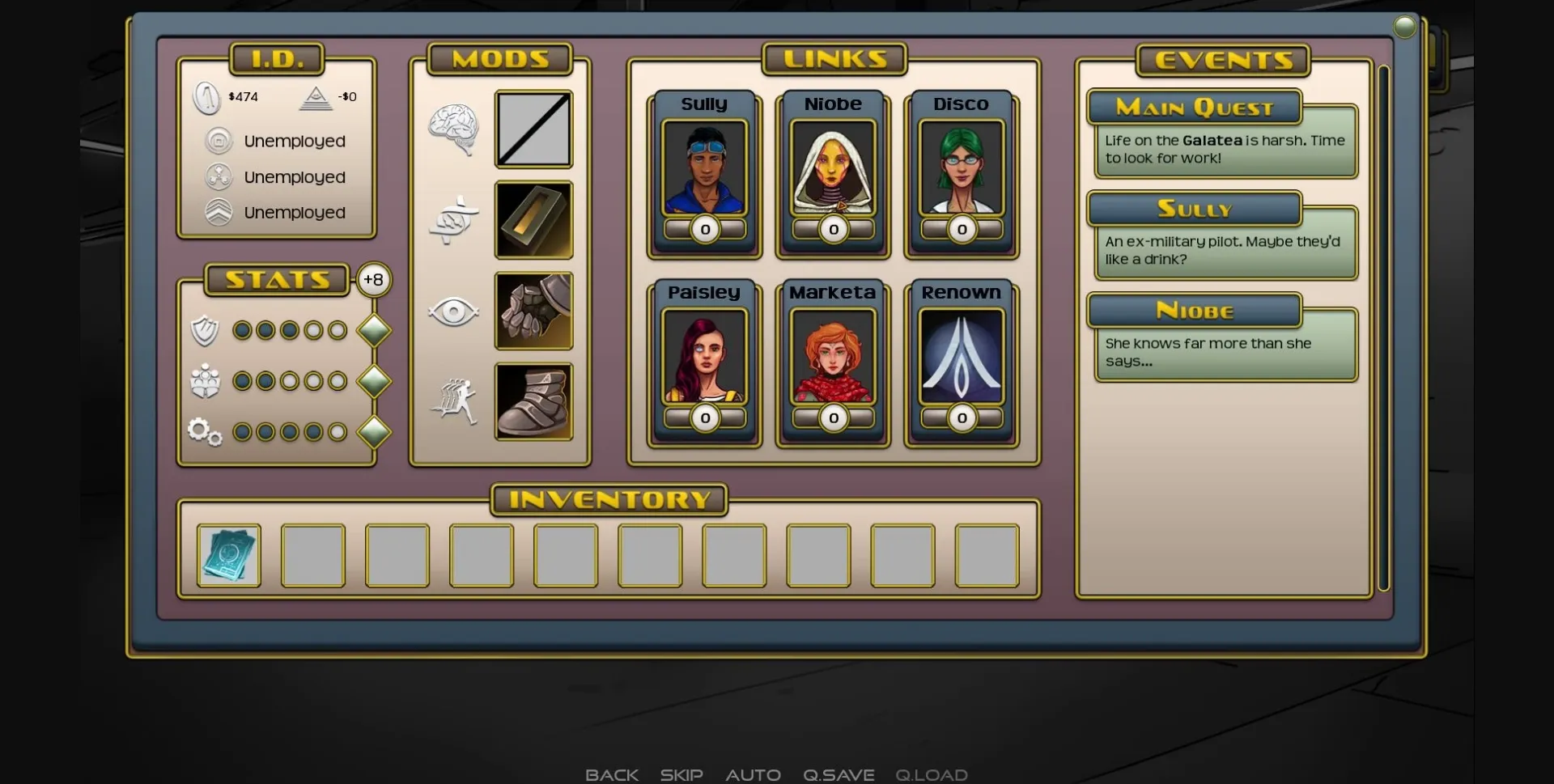Increase the people stat via diamond button
The width and height of the screenshot is (1554, 784).
coord(374,381)
